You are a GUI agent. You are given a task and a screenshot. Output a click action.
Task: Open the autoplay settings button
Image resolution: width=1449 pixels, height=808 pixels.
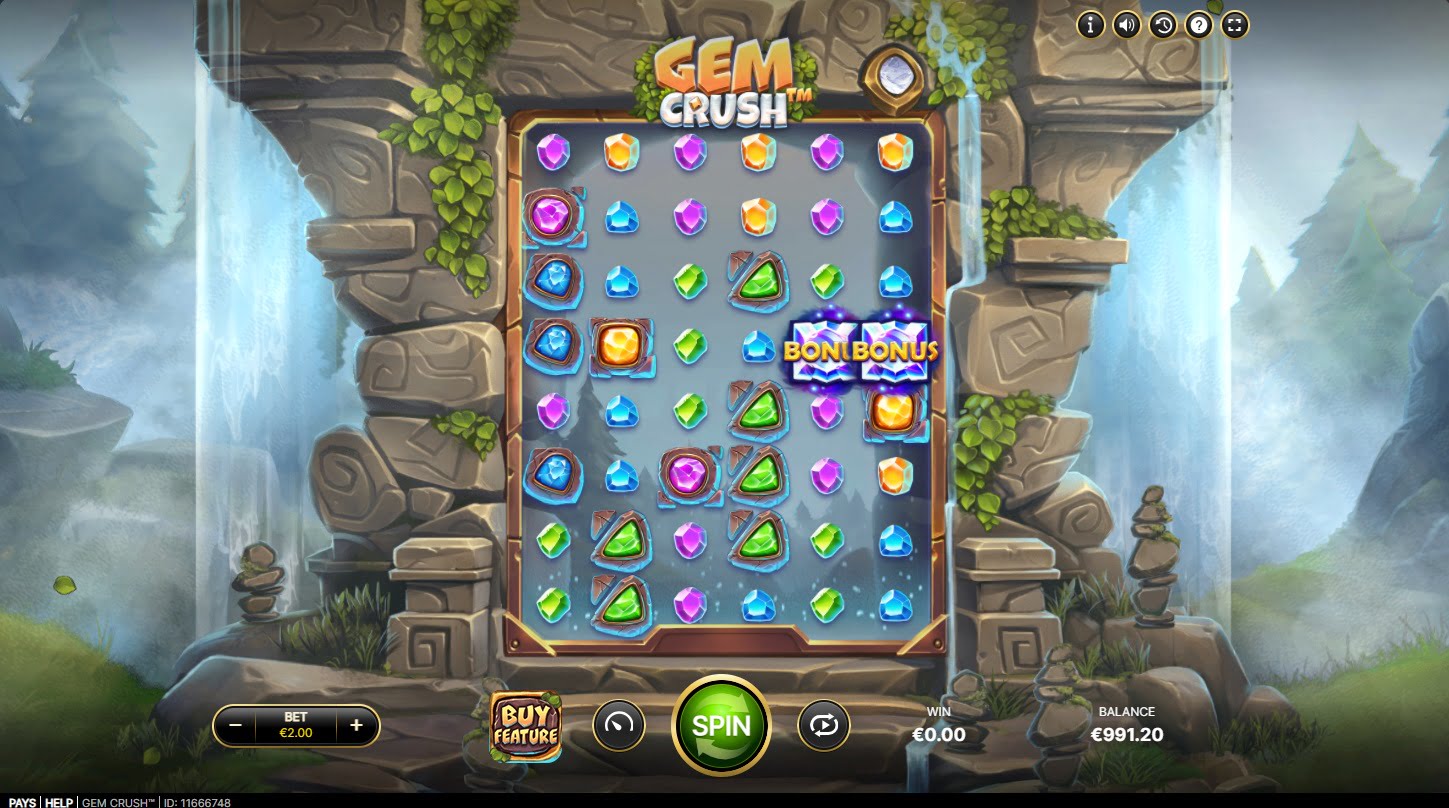coord(823,725)
